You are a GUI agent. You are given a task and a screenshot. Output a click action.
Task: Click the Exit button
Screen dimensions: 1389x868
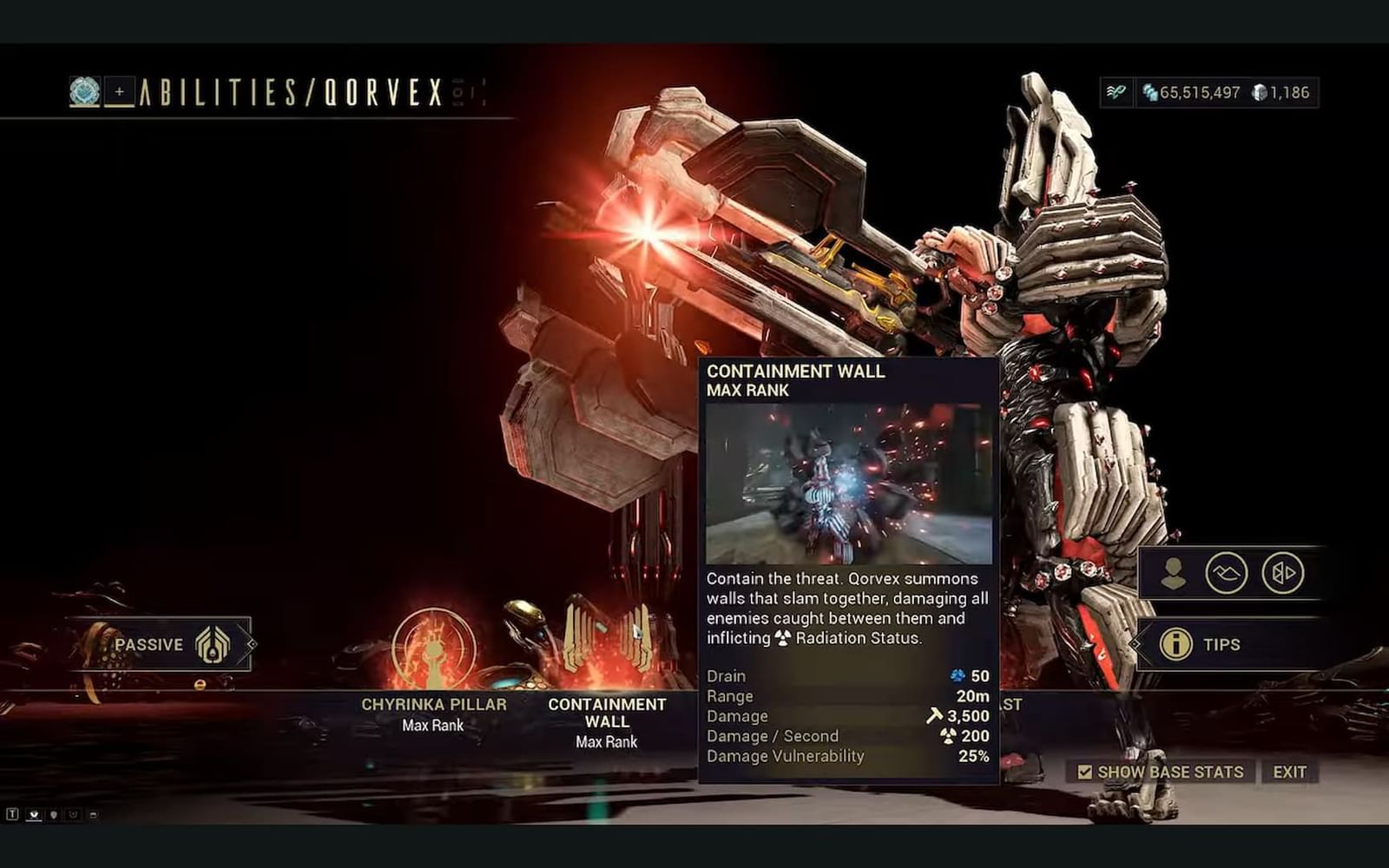[1291, 771]
